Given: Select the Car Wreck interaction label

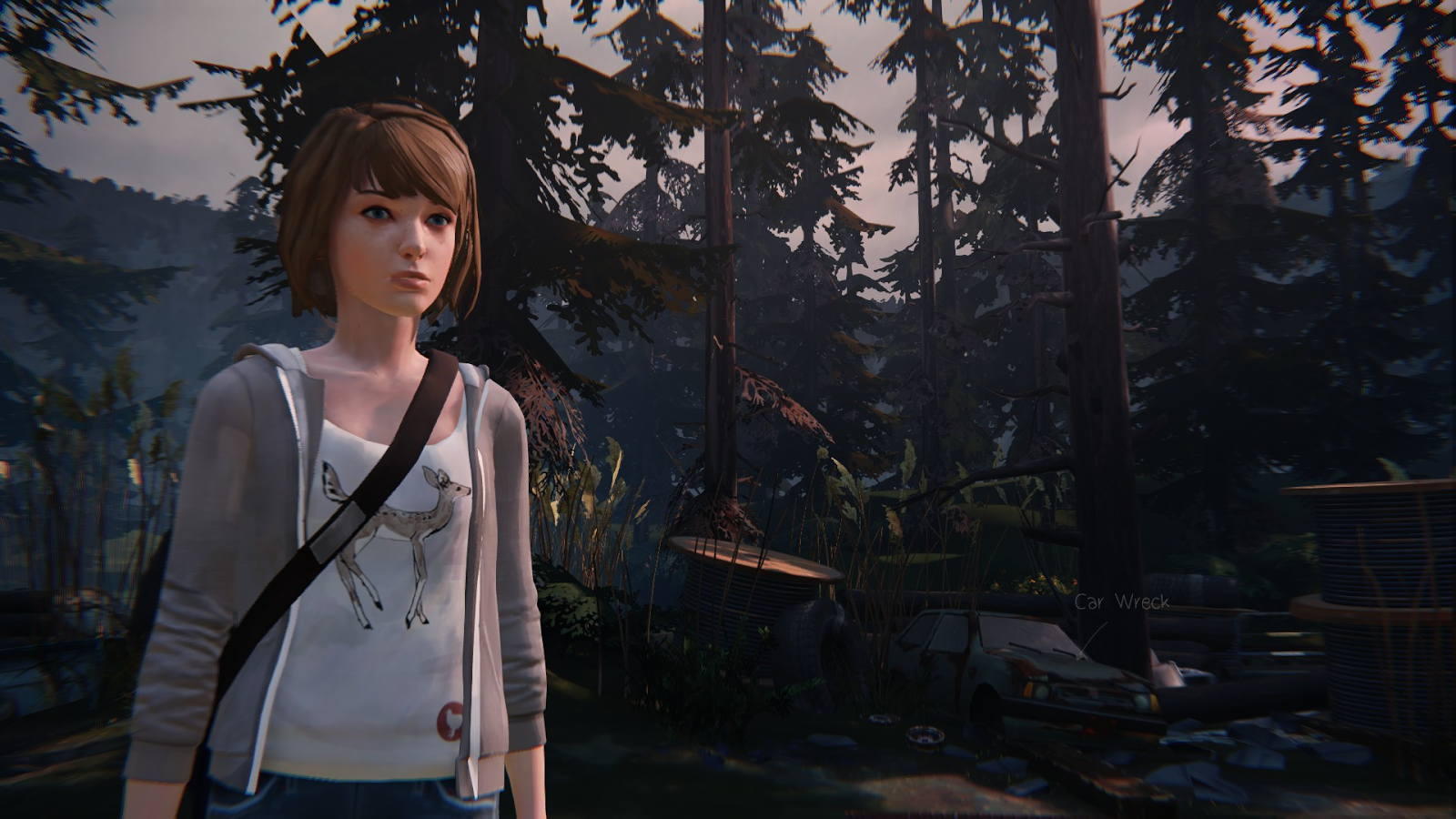Looking at the screenshot, I should pos(1121,602).
